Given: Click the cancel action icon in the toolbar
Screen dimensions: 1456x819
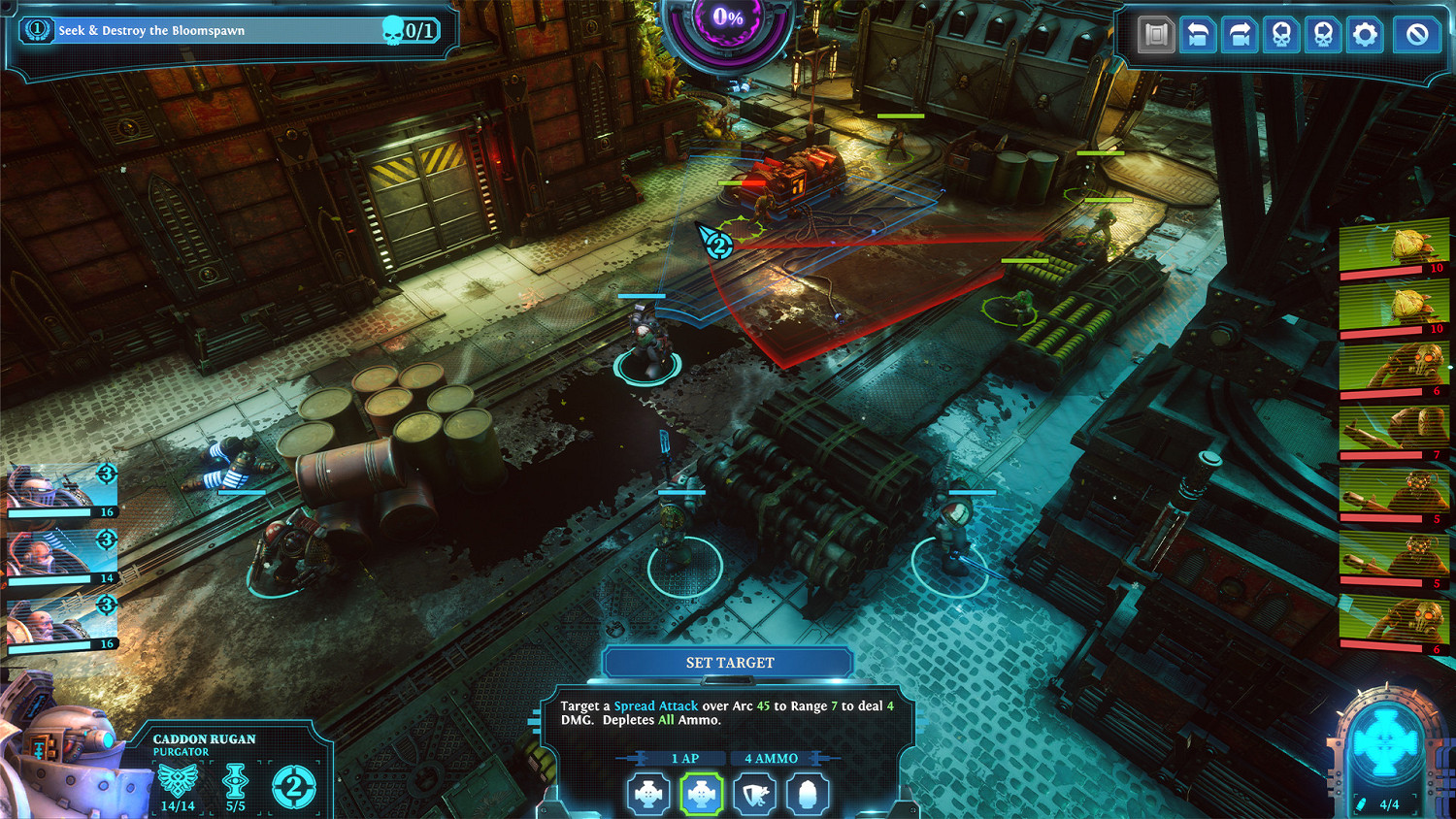Looking at the screenshot, I should [x=1415, y=34].
